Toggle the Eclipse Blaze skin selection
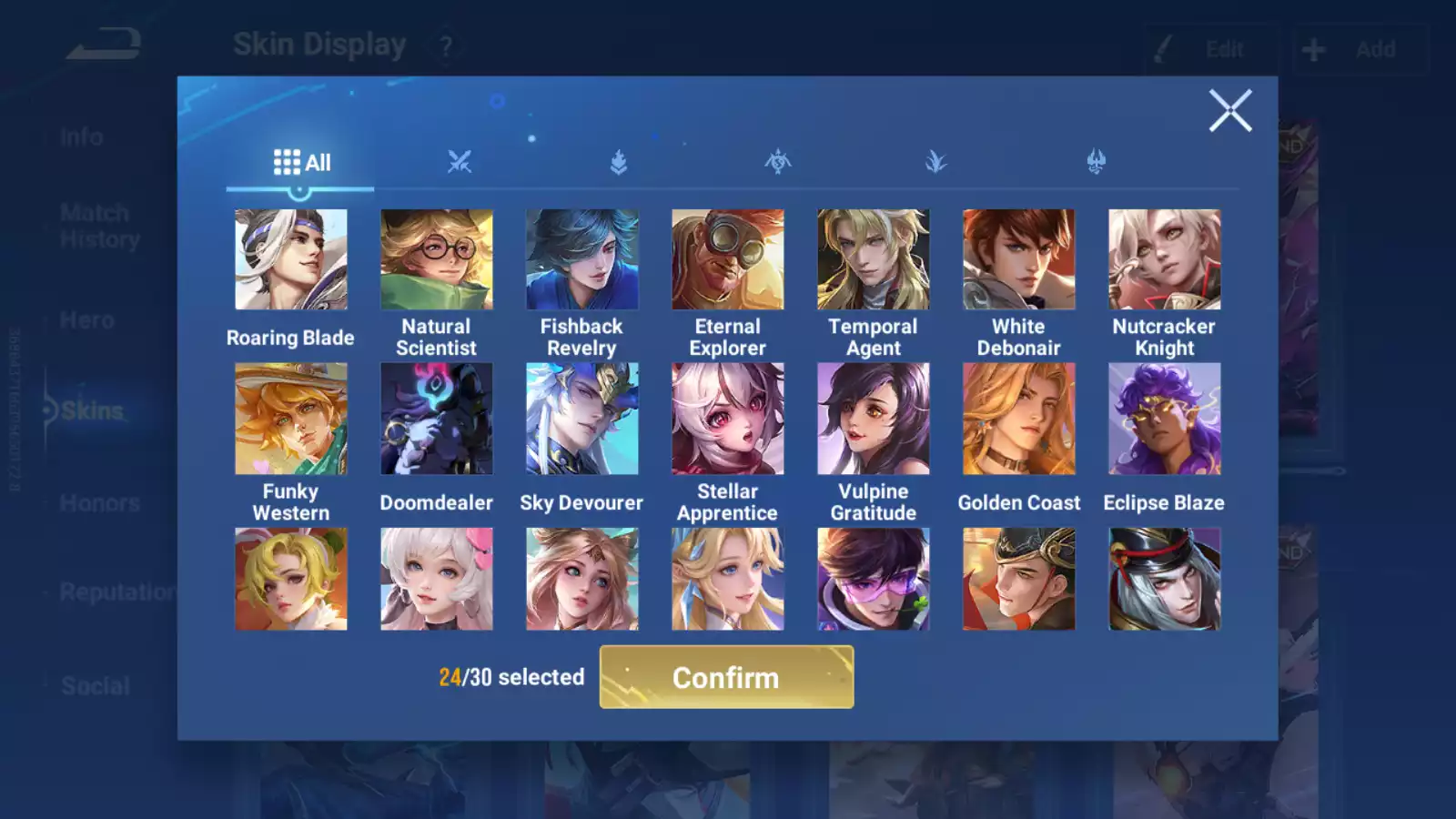Viewport: 1456px width, 819px height. coord(1164,418)
